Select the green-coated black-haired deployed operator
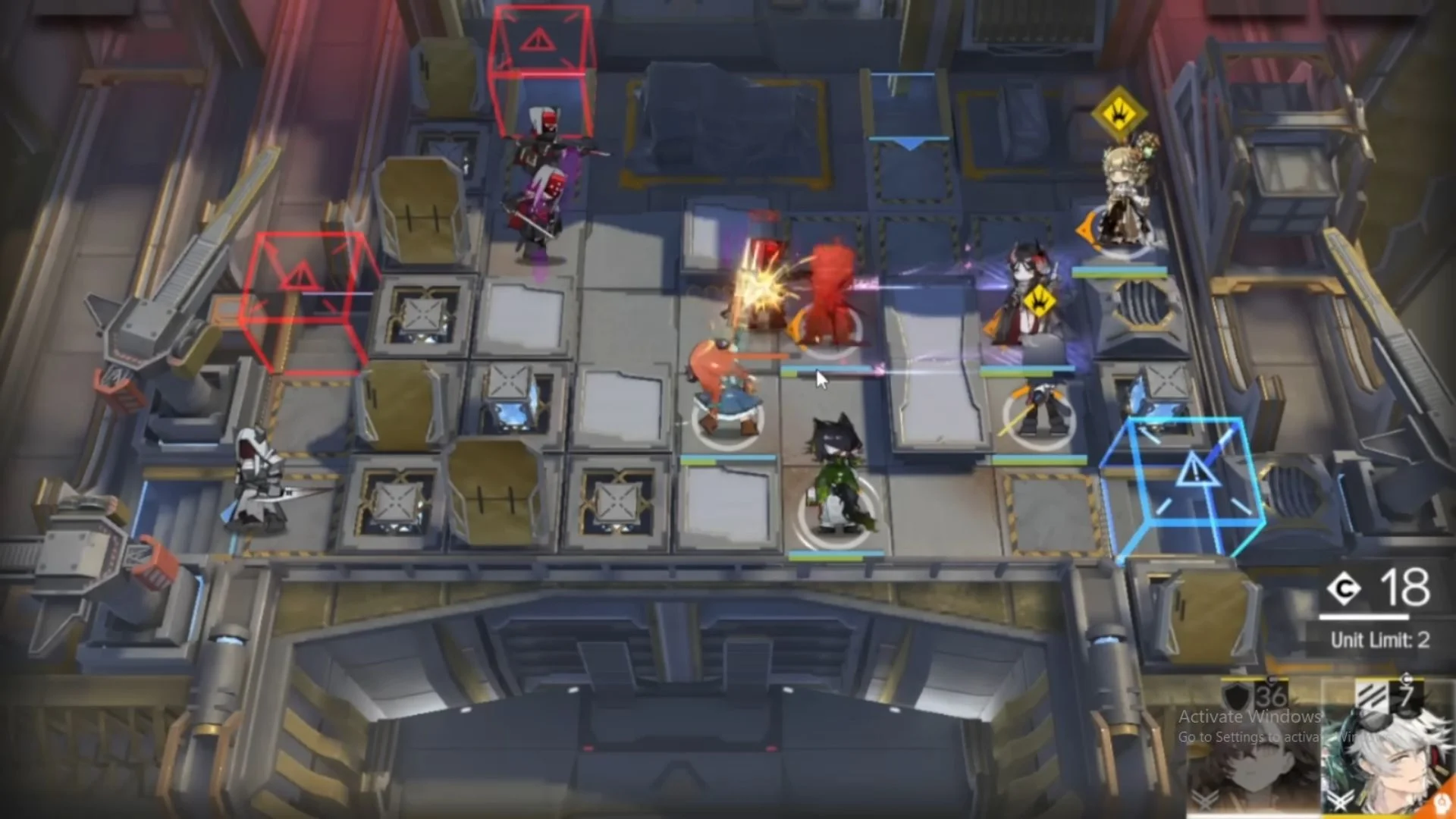Screen dimensions: 1456x819 click(x=839, y=478)
